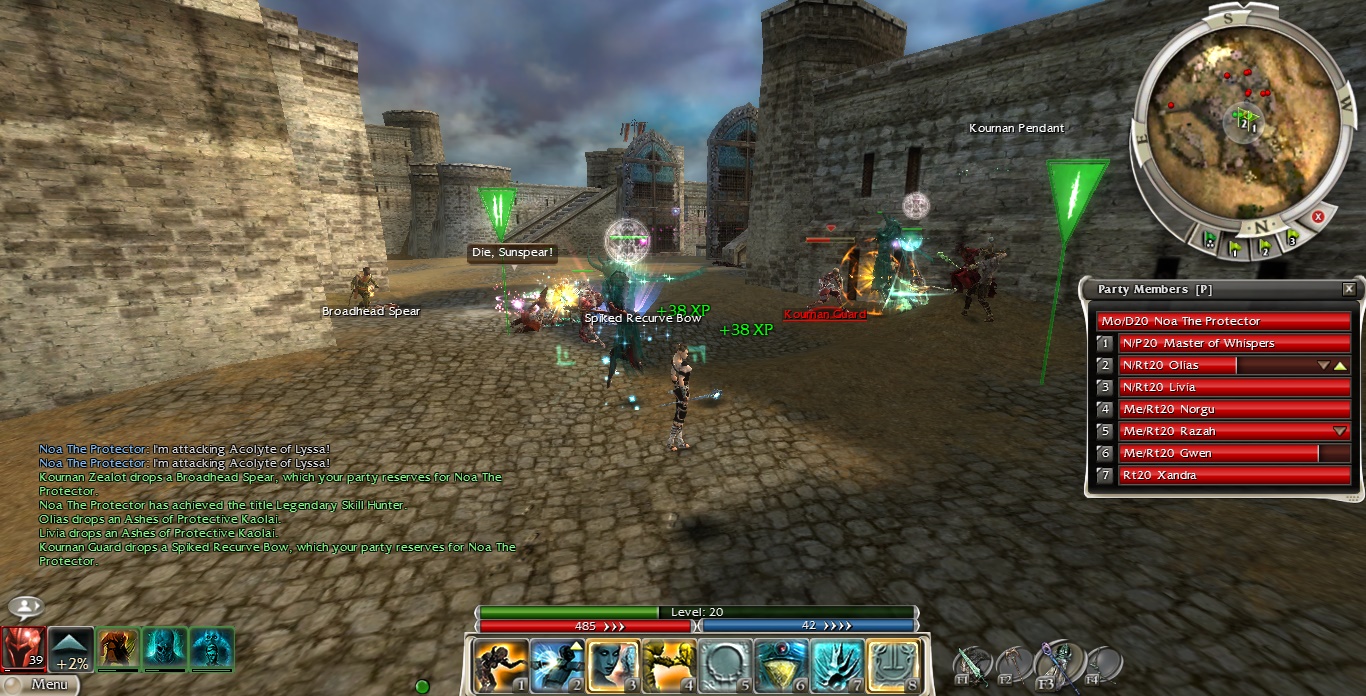Close the Party Members panel
Viewport: 1366px width, 696px height.
(1349, 289)
